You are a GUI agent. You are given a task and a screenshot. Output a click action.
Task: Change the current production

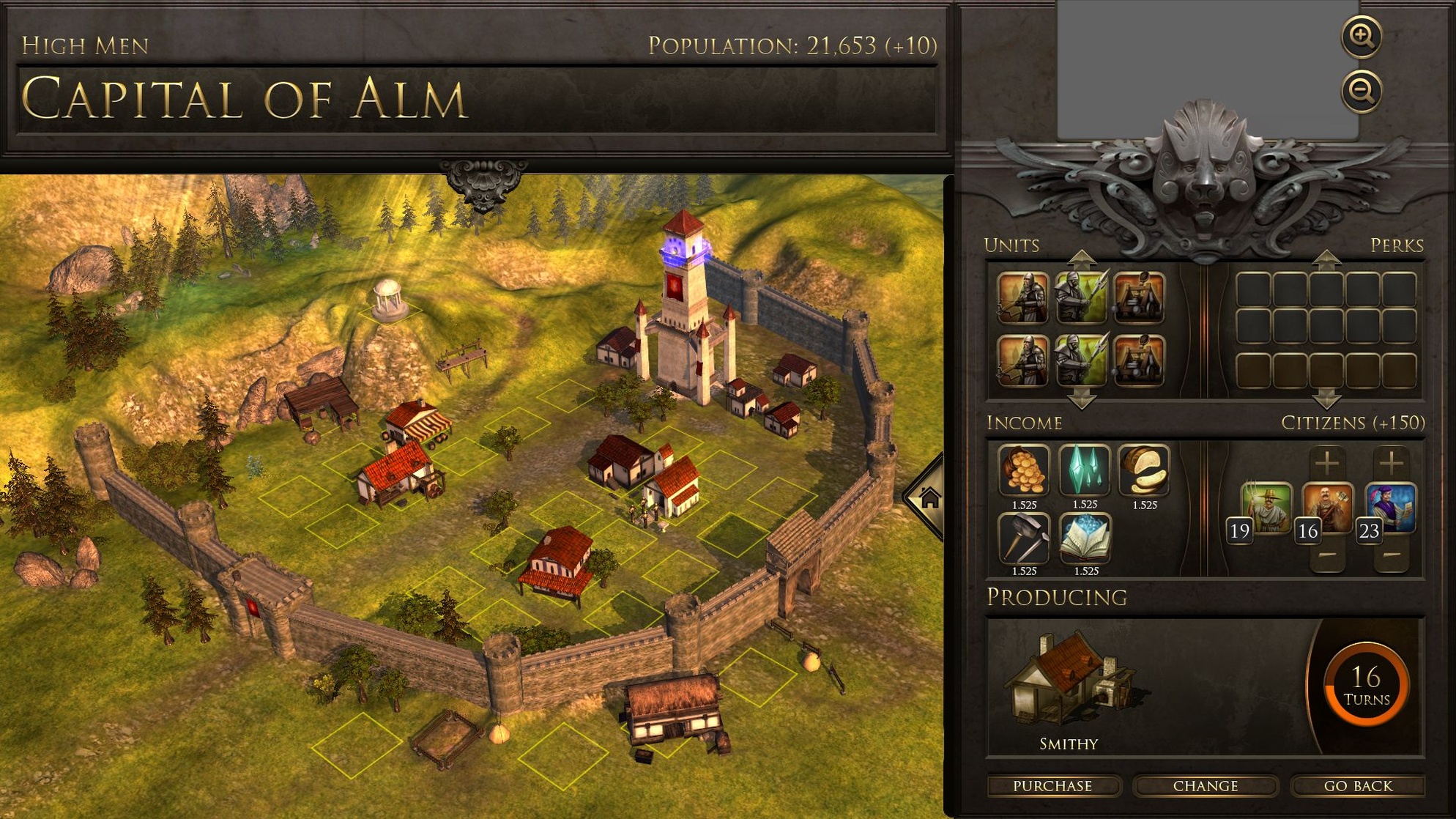pos(1206,786)
